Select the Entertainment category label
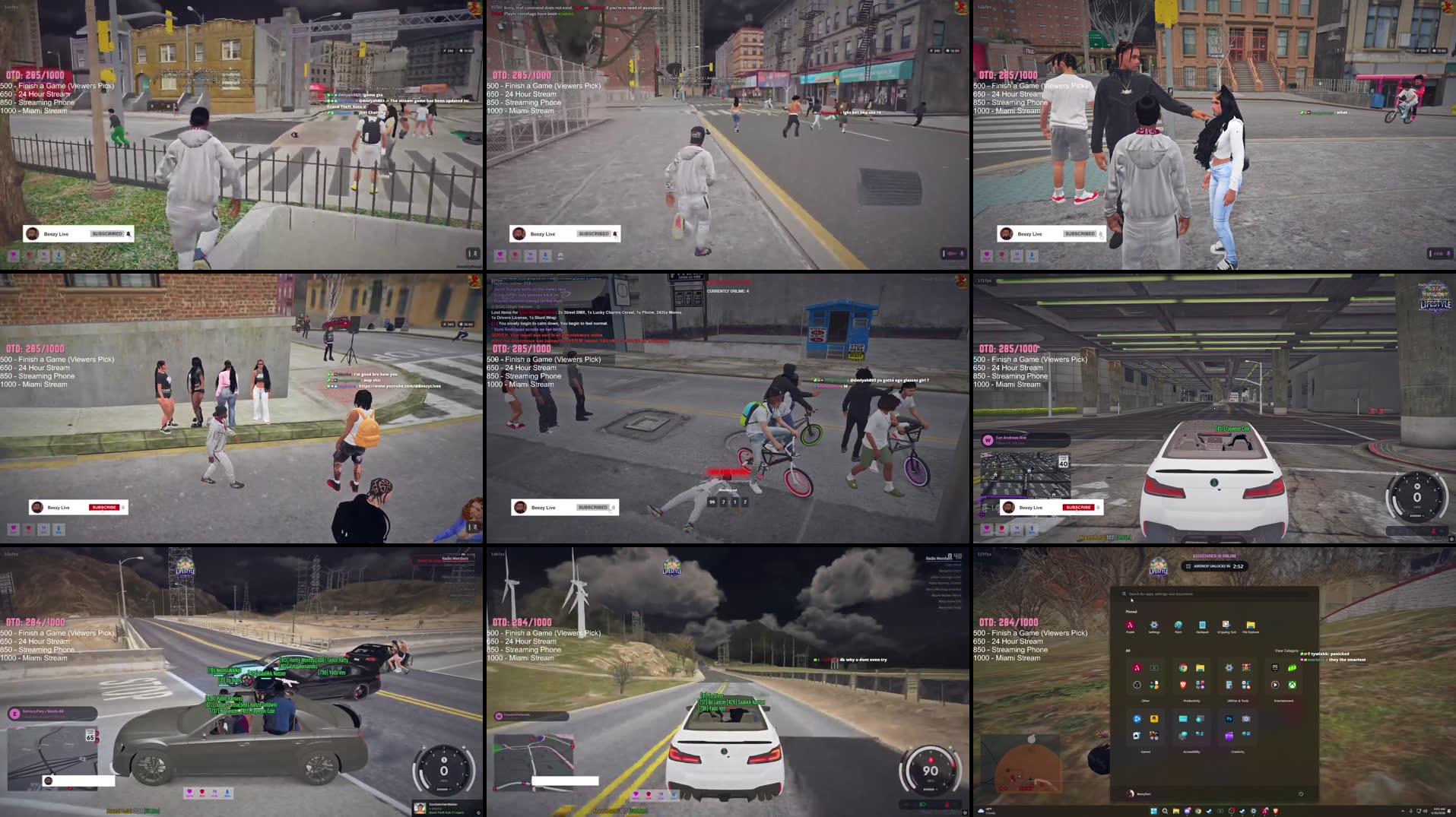 [x=1284, y=701]
